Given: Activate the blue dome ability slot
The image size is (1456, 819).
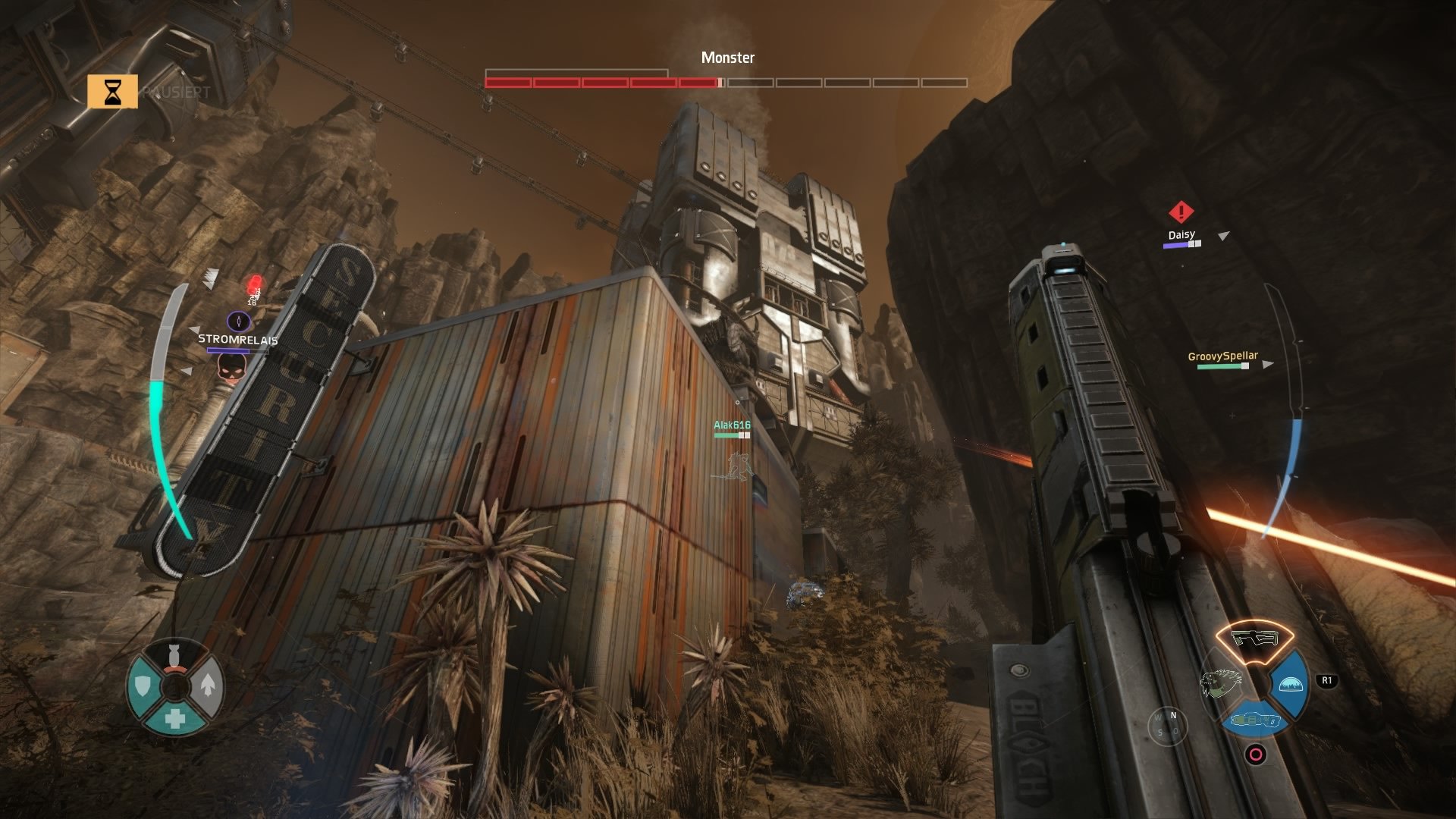Looking at the screenshot, I should 1290,685.
